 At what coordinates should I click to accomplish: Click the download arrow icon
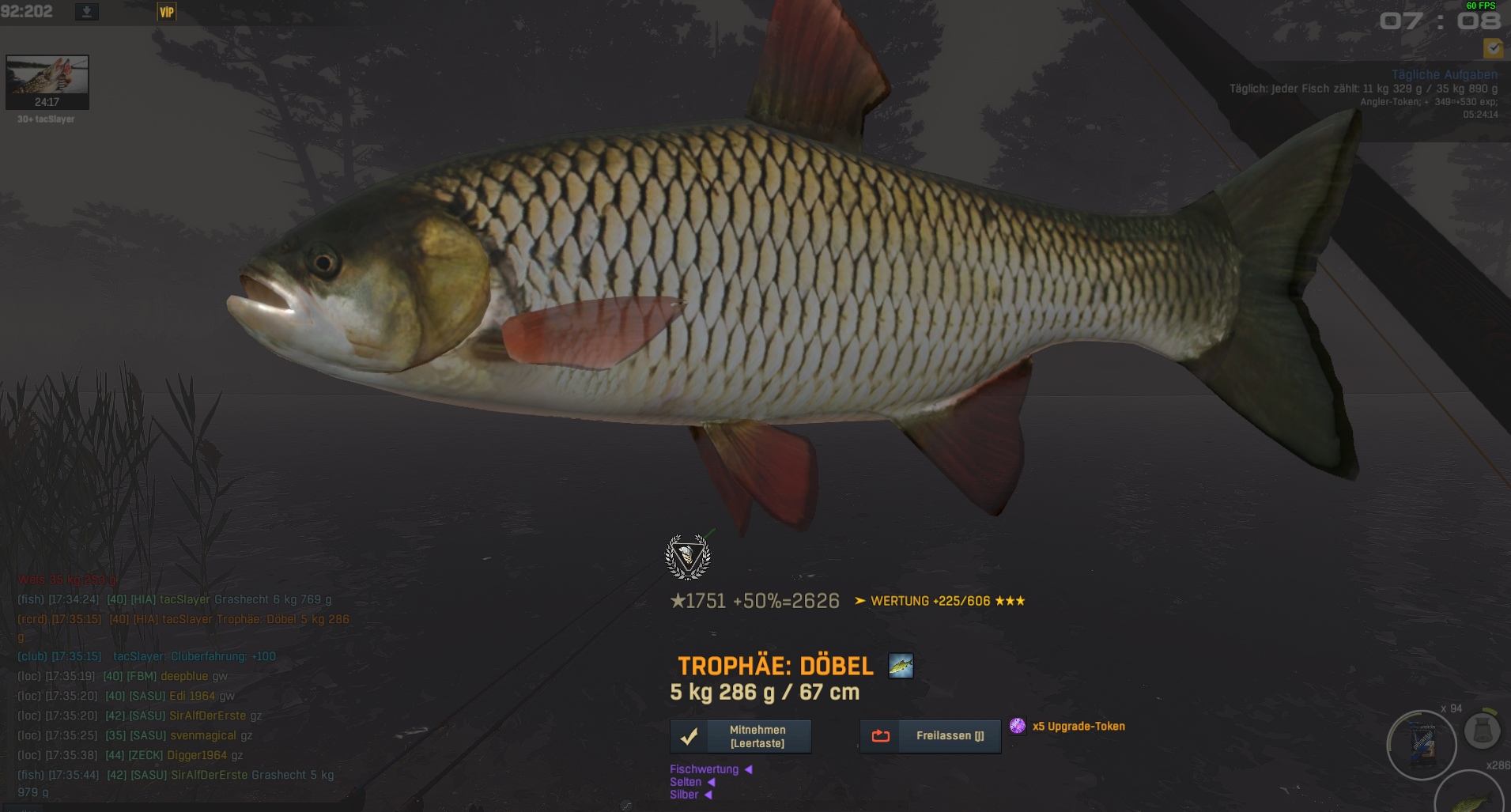[x=87, y=12]
